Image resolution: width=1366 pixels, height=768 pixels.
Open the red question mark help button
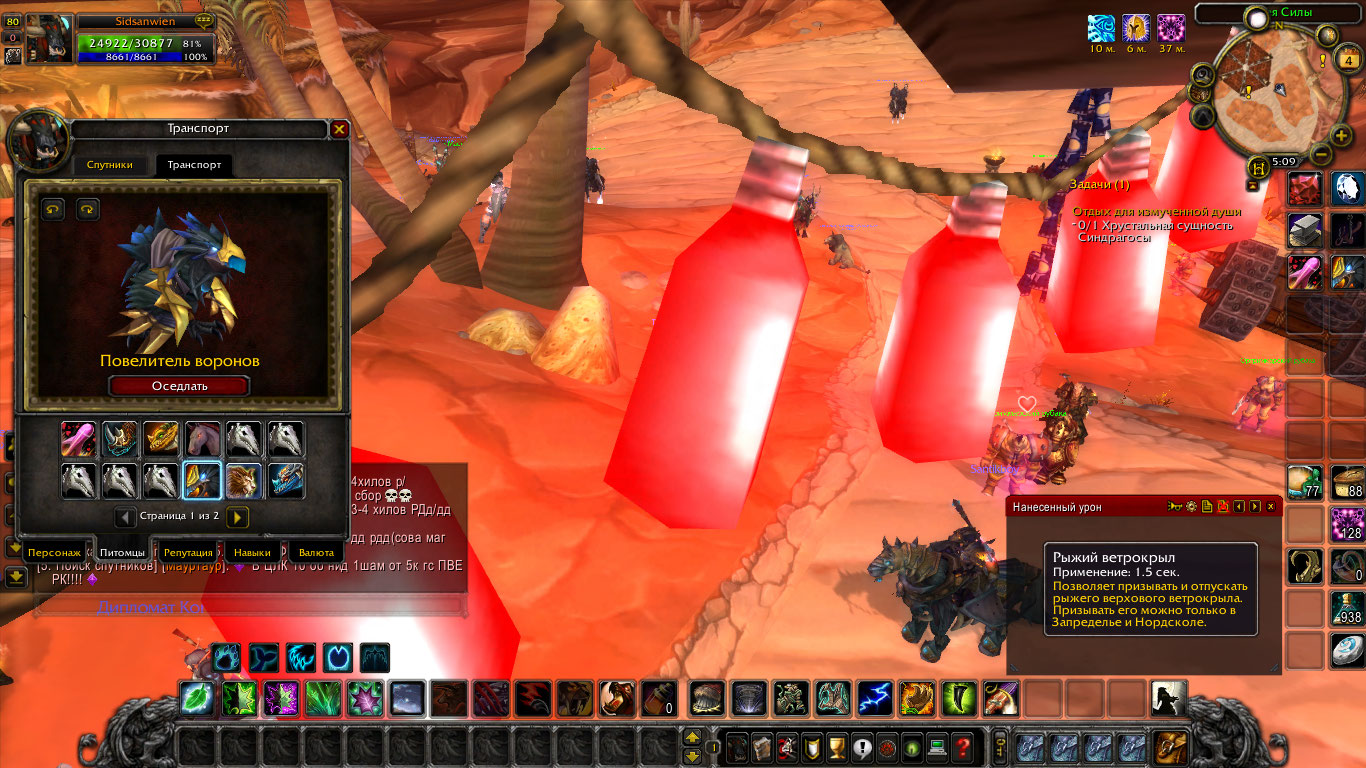coord(962,746)
